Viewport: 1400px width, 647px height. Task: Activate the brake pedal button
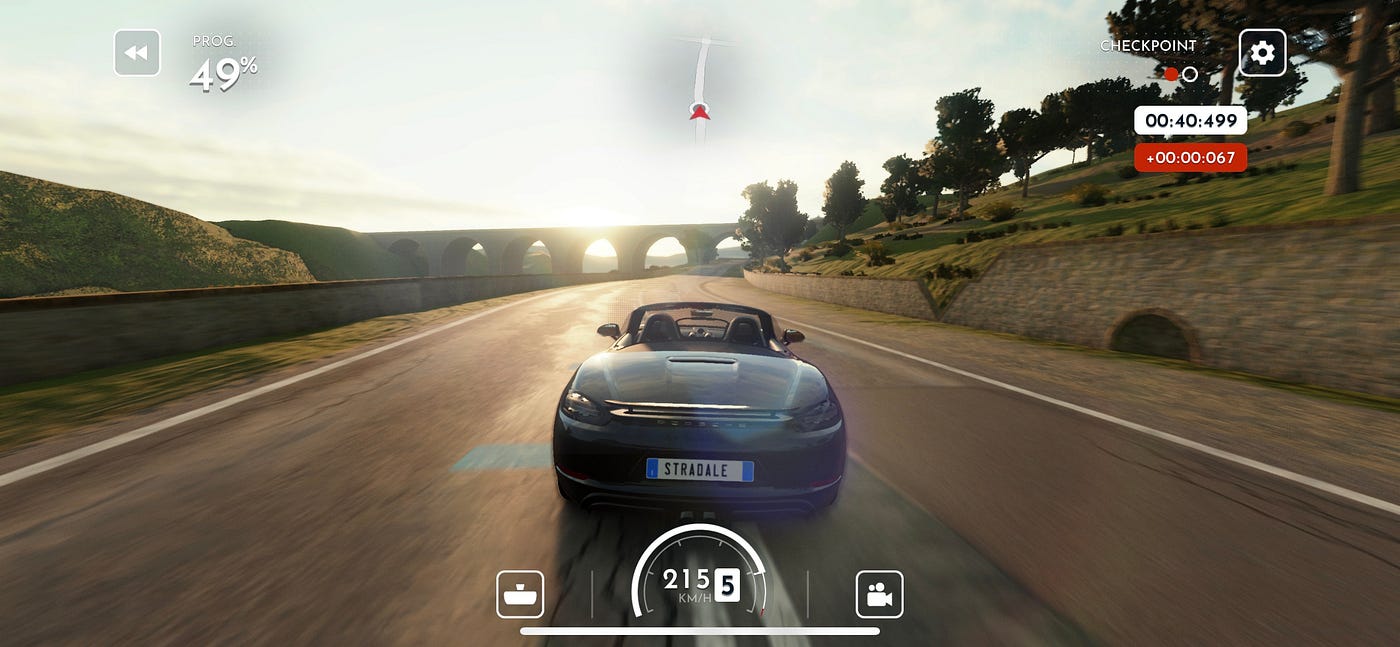click(520, 595)
